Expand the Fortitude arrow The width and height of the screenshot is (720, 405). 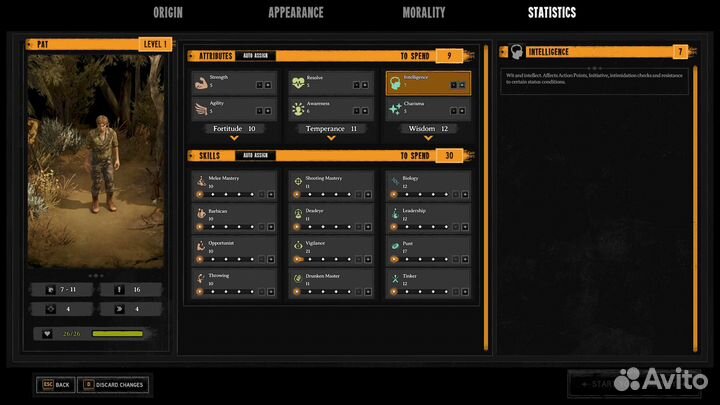pyautogui.click(x=233, y=139)
